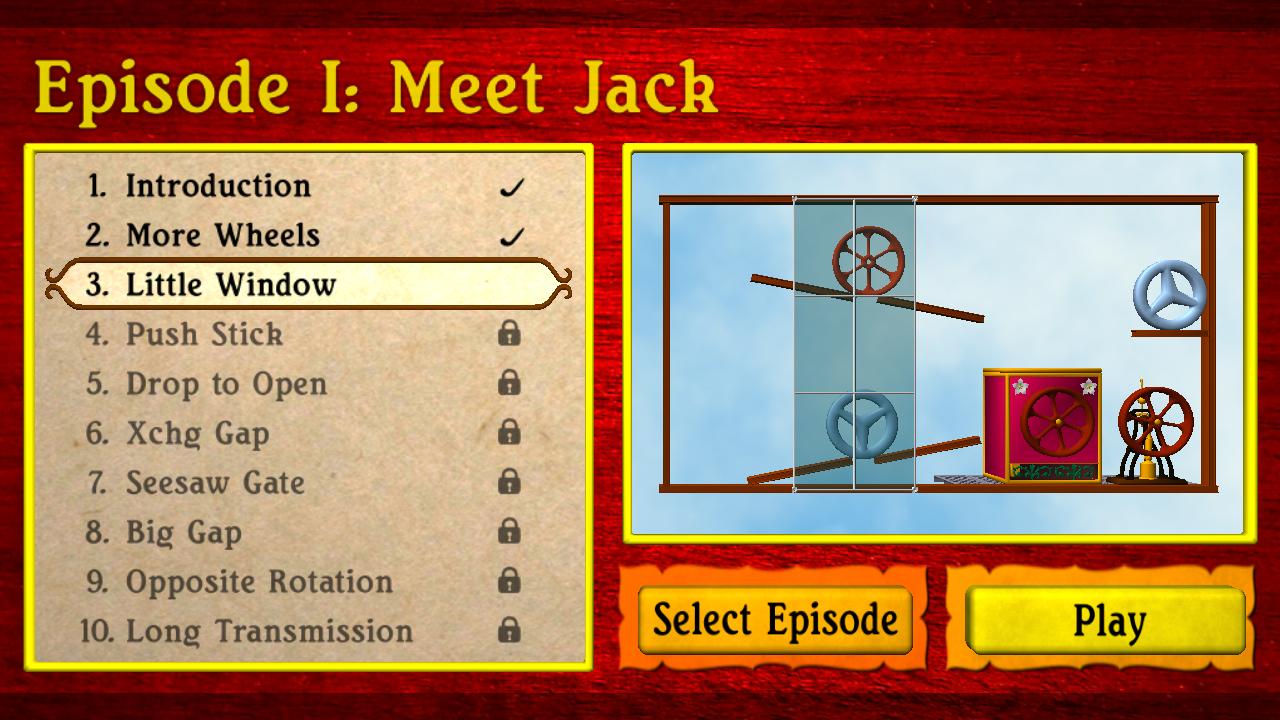
Task: Click the lock icon for Opposite Rotation
Action: coord(509,582)
